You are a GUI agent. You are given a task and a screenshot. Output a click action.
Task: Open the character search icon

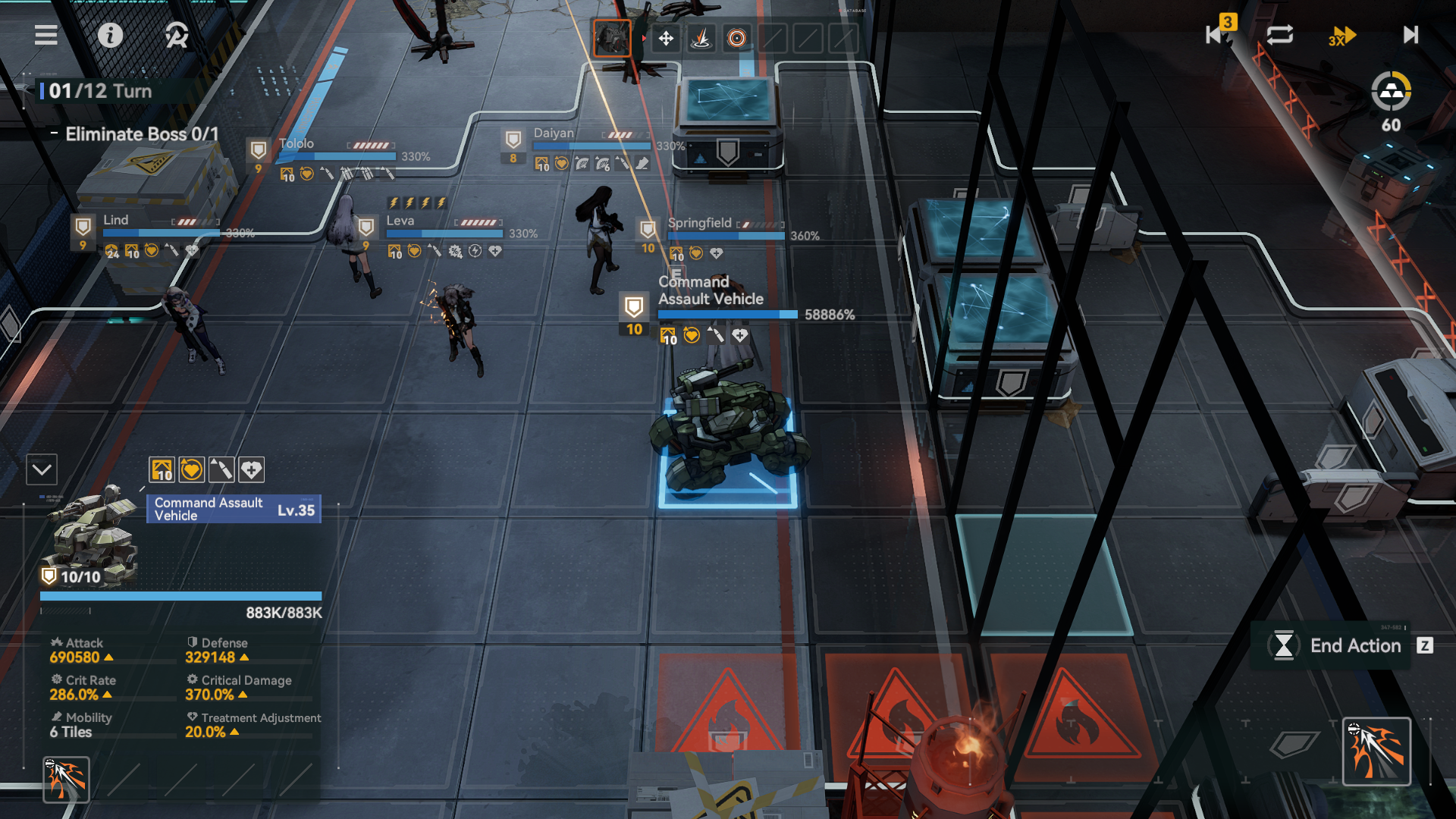point(176,35)
